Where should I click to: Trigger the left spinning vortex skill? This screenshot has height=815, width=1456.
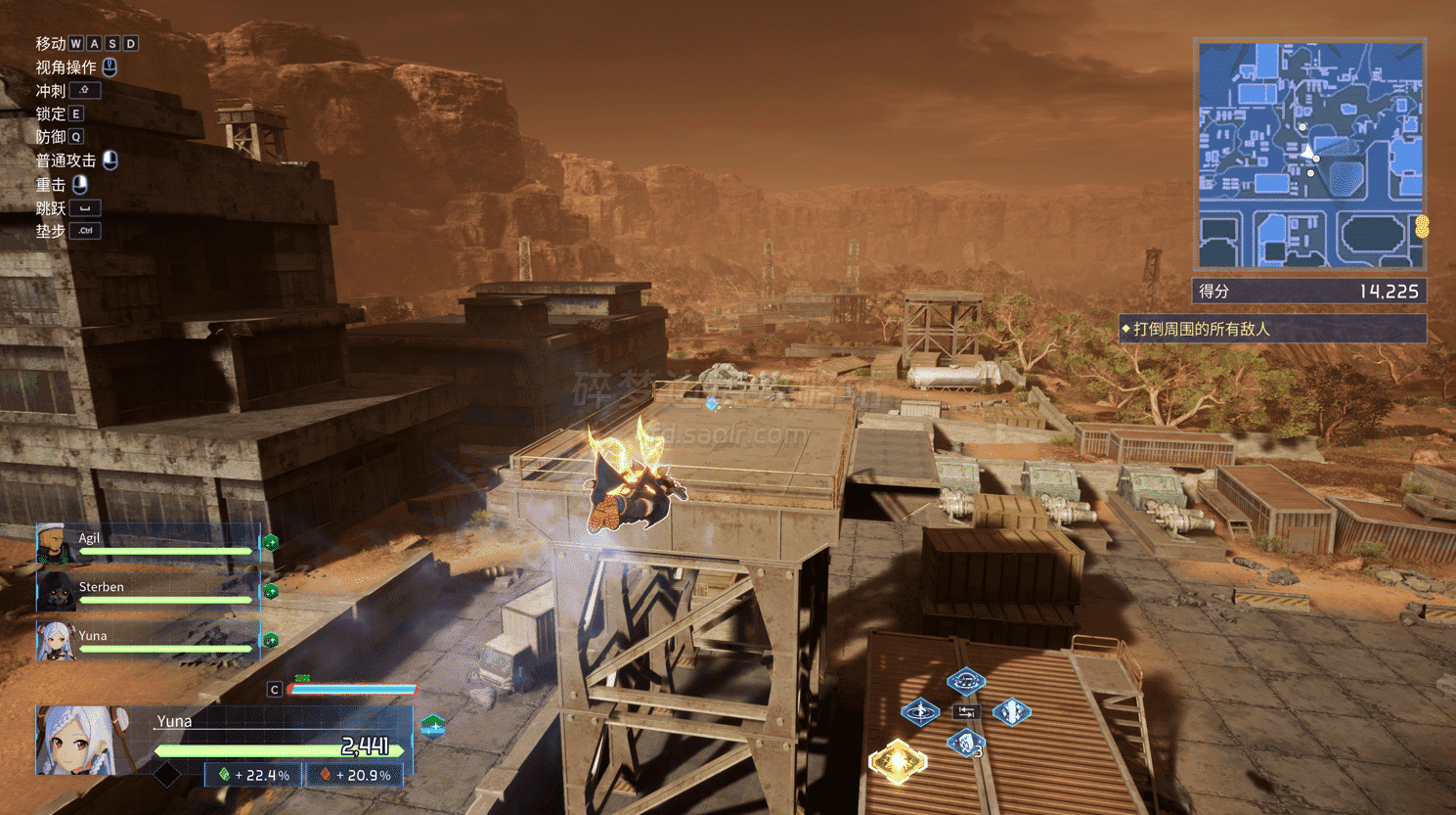(920, 711)
